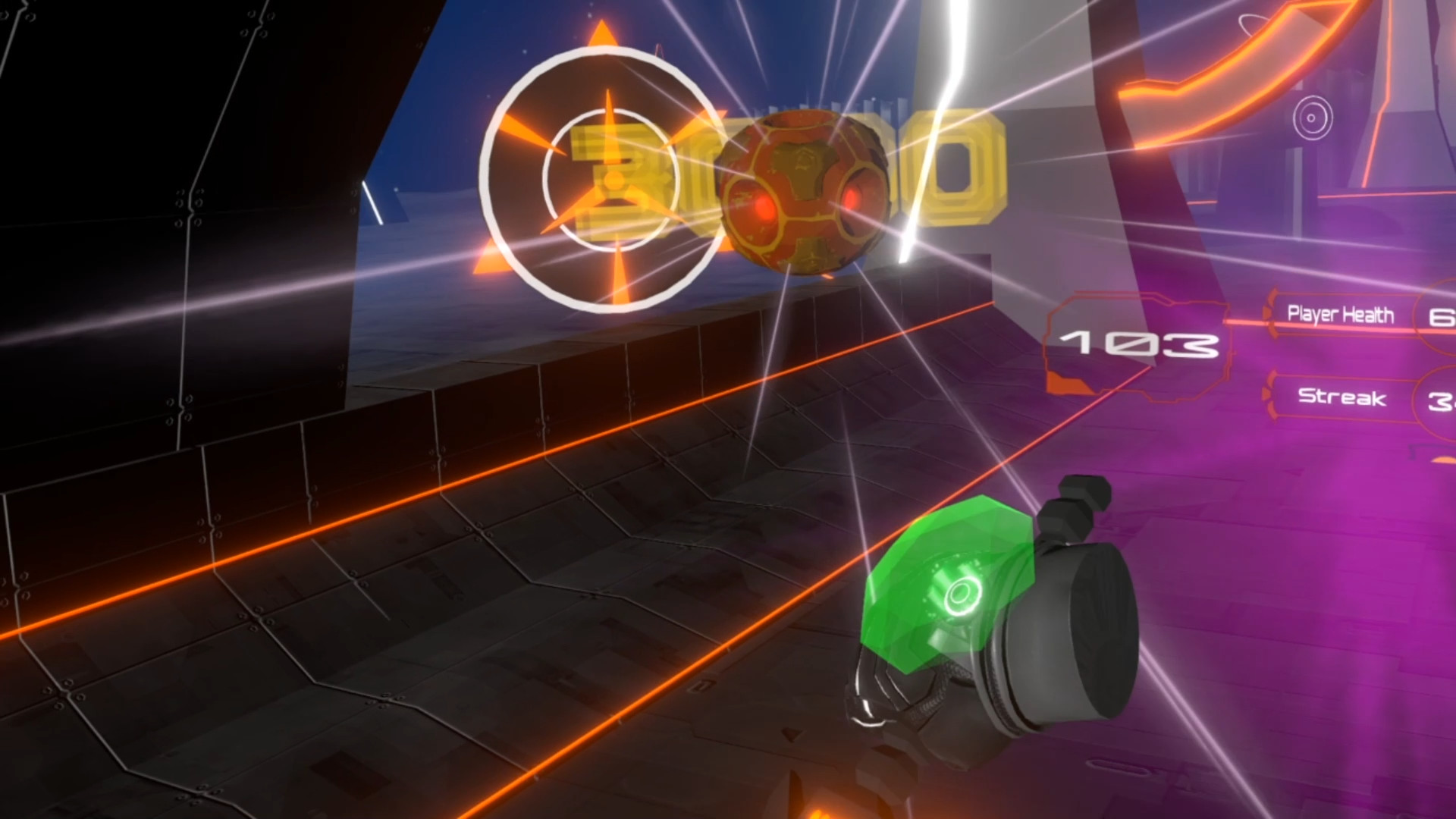Viewport: 1456px width, 819px height.
Task: Click the white vertical light beam
Action: tap(940, 114)
